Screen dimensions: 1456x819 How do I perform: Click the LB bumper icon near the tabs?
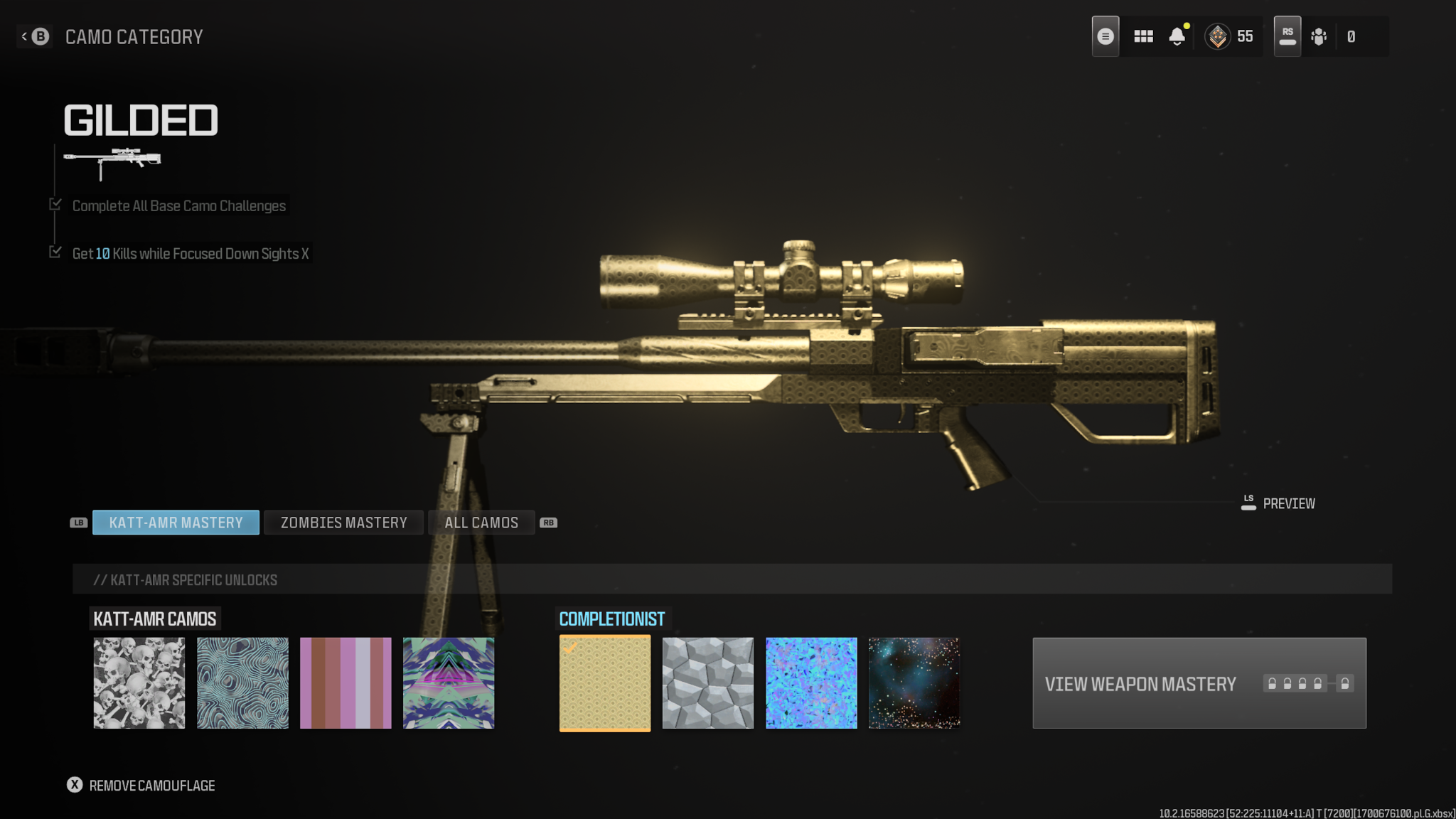(x=78, y=523)
